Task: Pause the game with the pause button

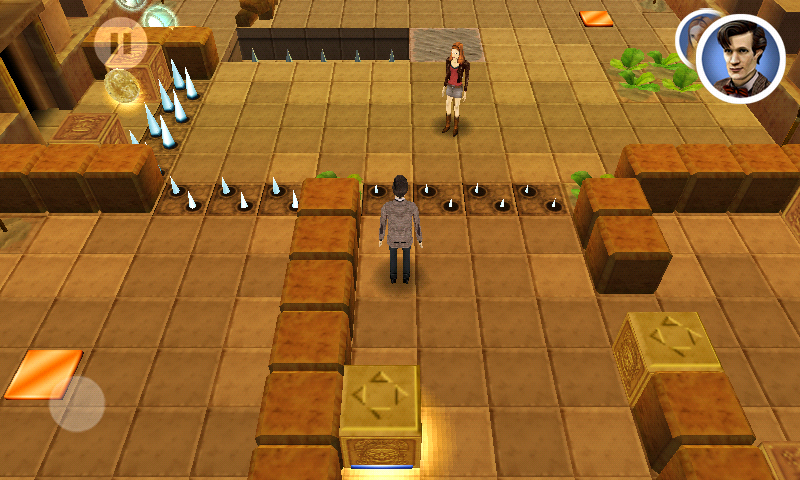Action: pyautogui.click(x=120, y=42)
